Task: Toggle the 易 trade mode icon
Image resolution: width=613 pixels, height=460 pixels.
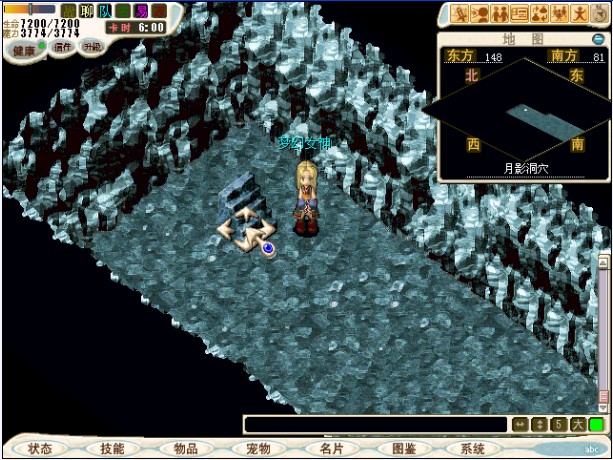Action: point(141,11)
